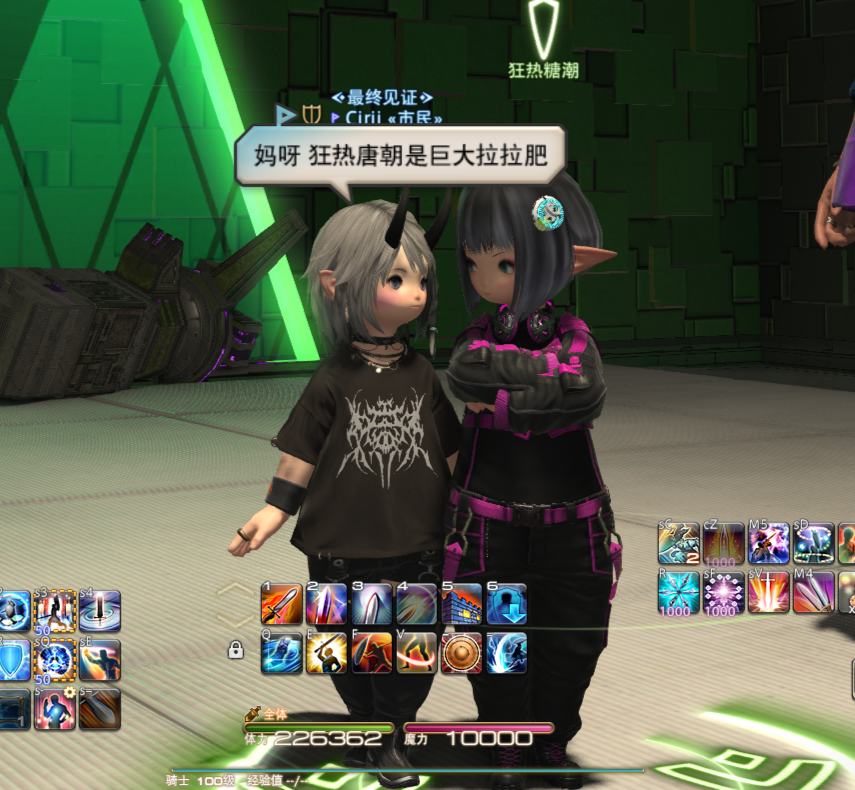This screenshot has width=855, height=790.
Task: Use the candle ritual ability costing 50
Action: tap(55, 611)
